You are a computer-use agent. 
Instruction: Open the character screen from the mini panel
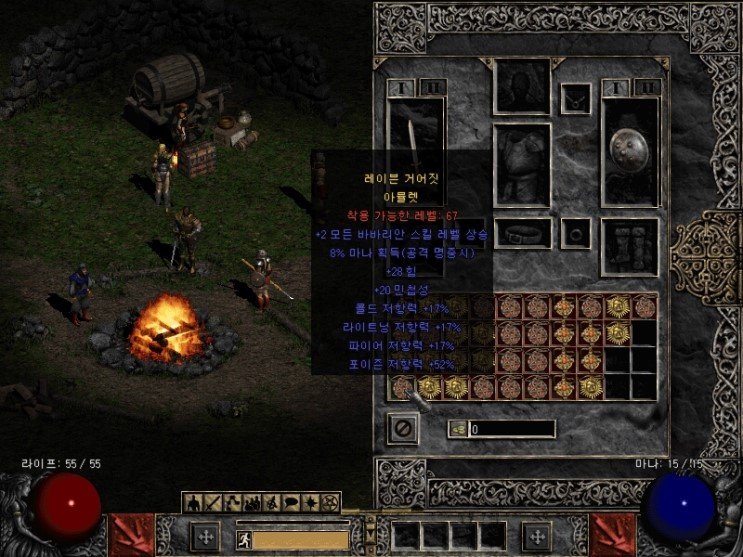(x=191, y=501)
